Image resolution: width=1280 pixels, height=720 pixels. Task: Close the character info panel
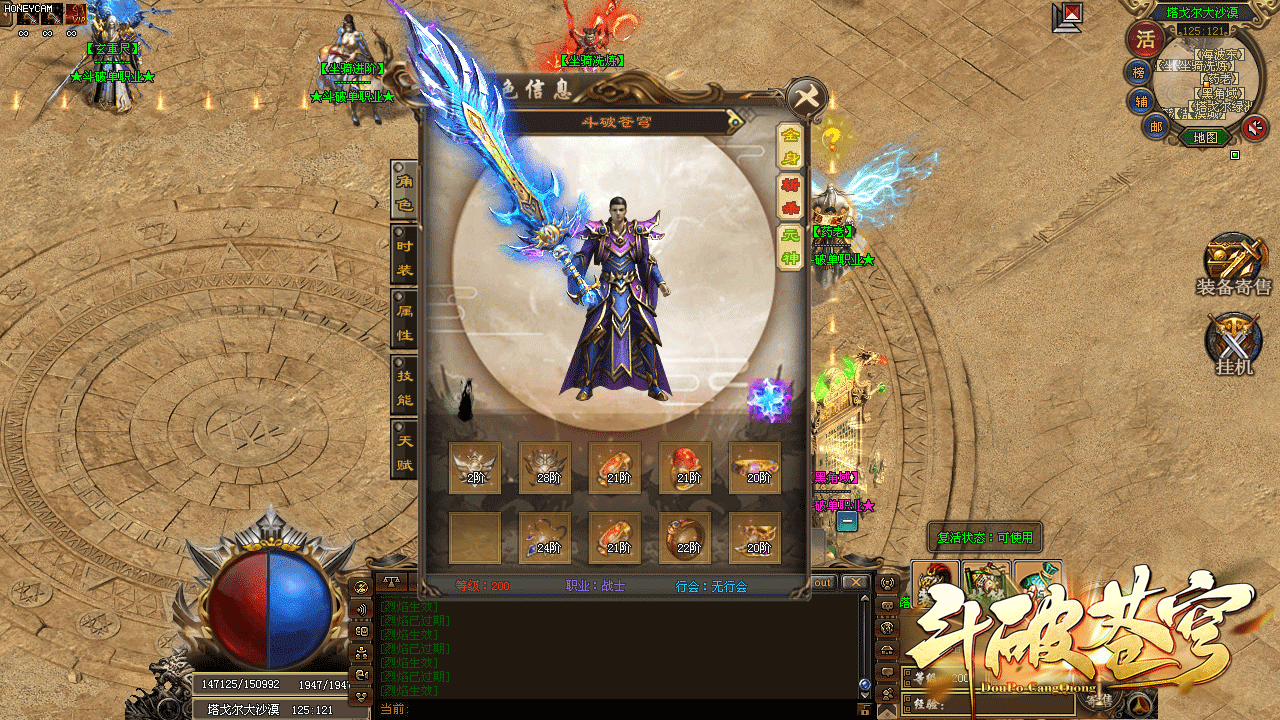(806, 97)
